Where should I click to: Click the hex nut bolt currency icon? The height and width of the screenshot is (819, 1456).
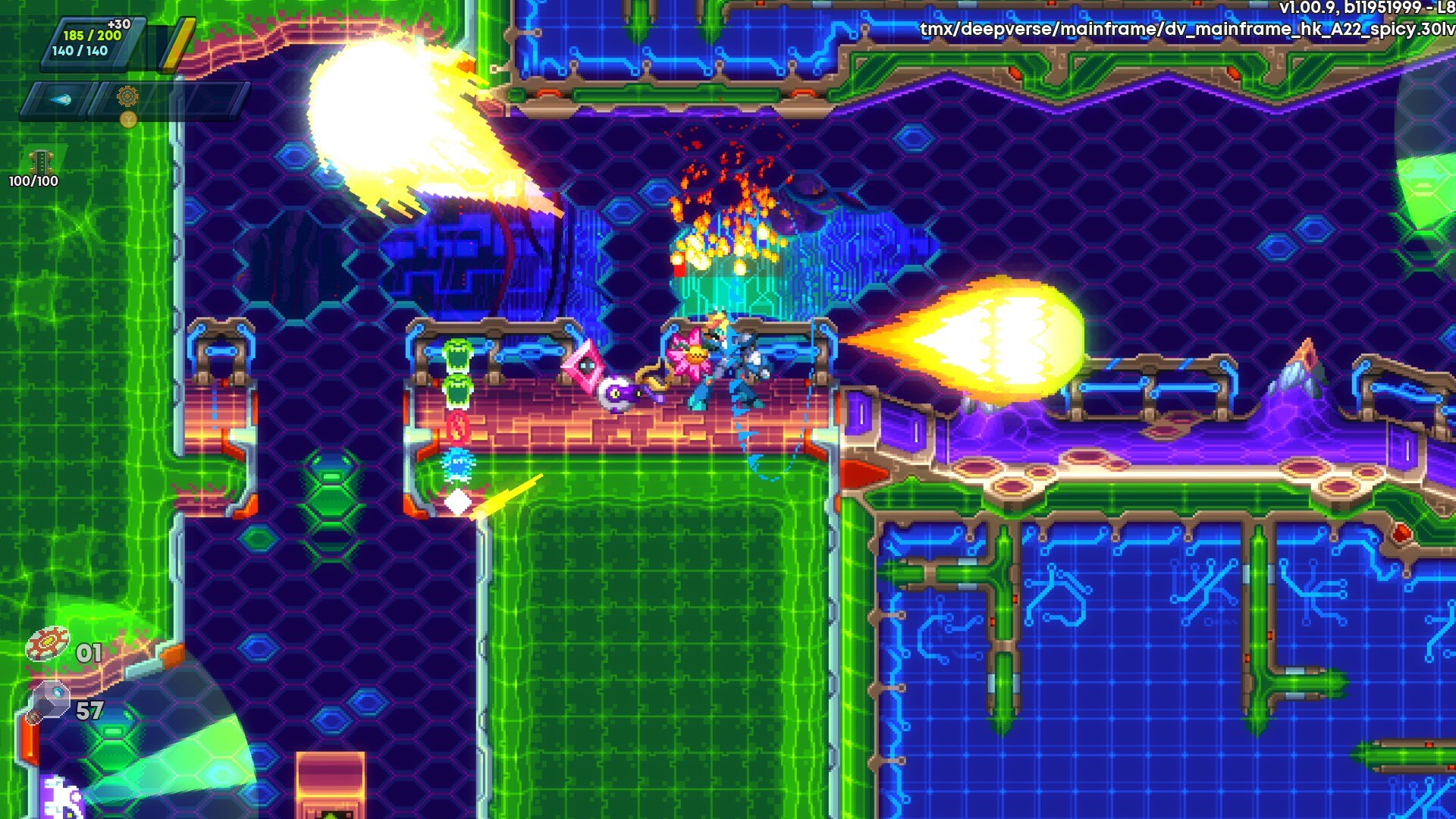click(51, 700)
